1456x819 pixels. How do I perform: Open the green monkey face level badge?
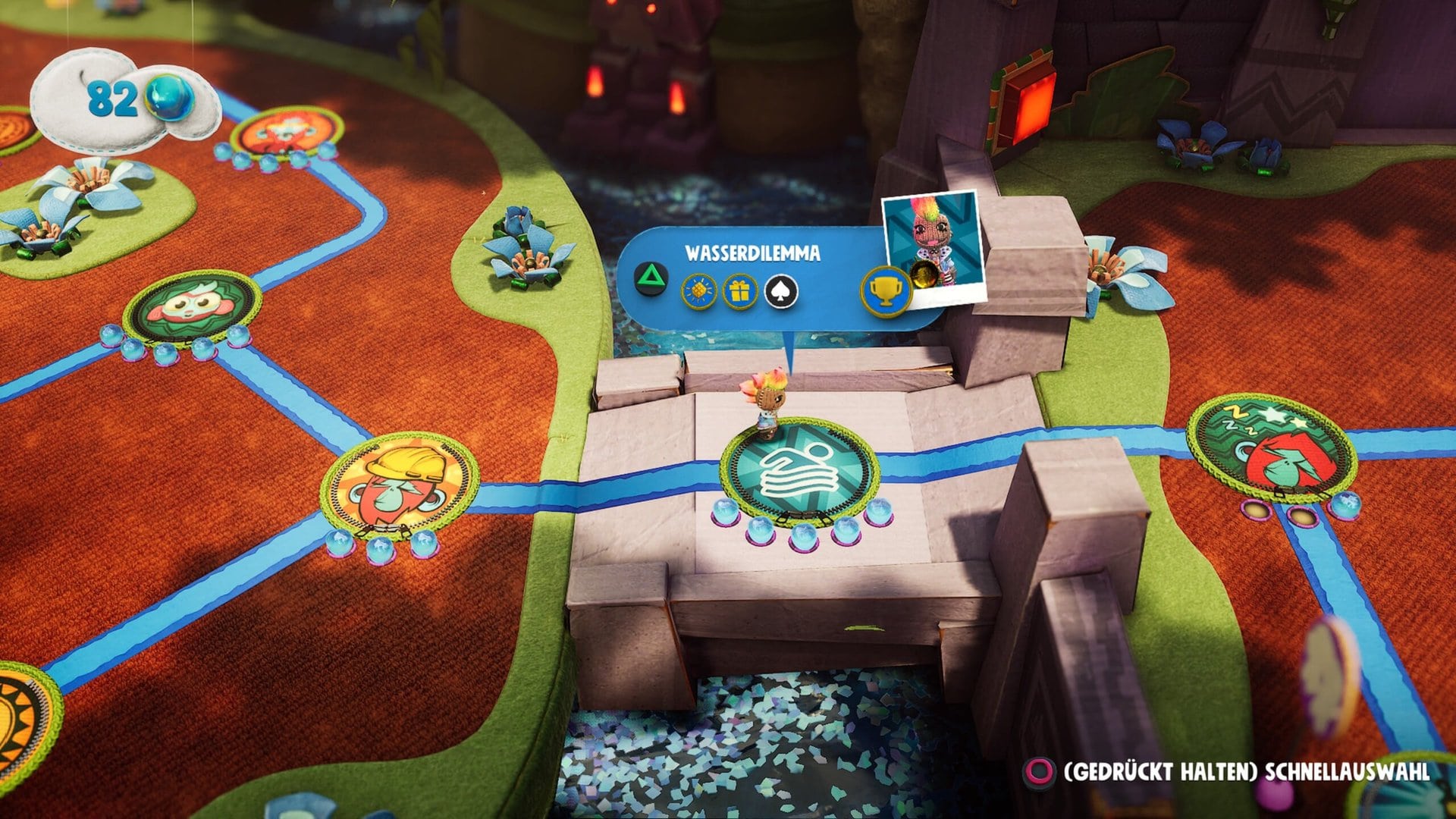192,307
